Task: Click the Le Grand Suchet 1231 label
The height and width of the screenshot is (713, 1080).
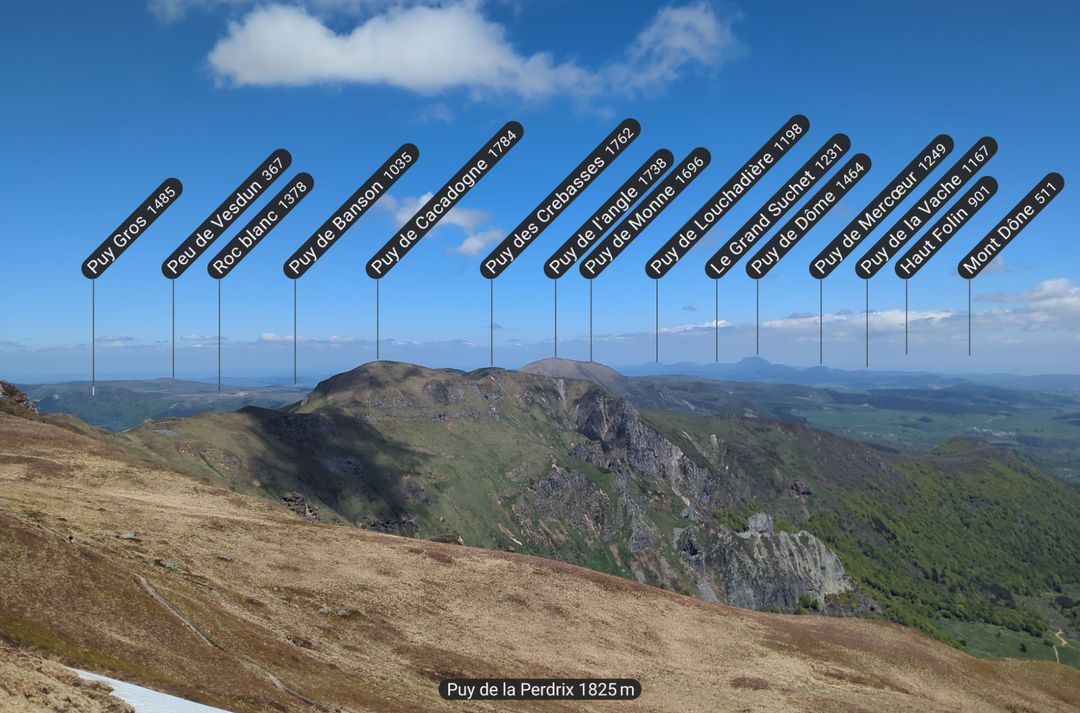Action: pos(778,205)
